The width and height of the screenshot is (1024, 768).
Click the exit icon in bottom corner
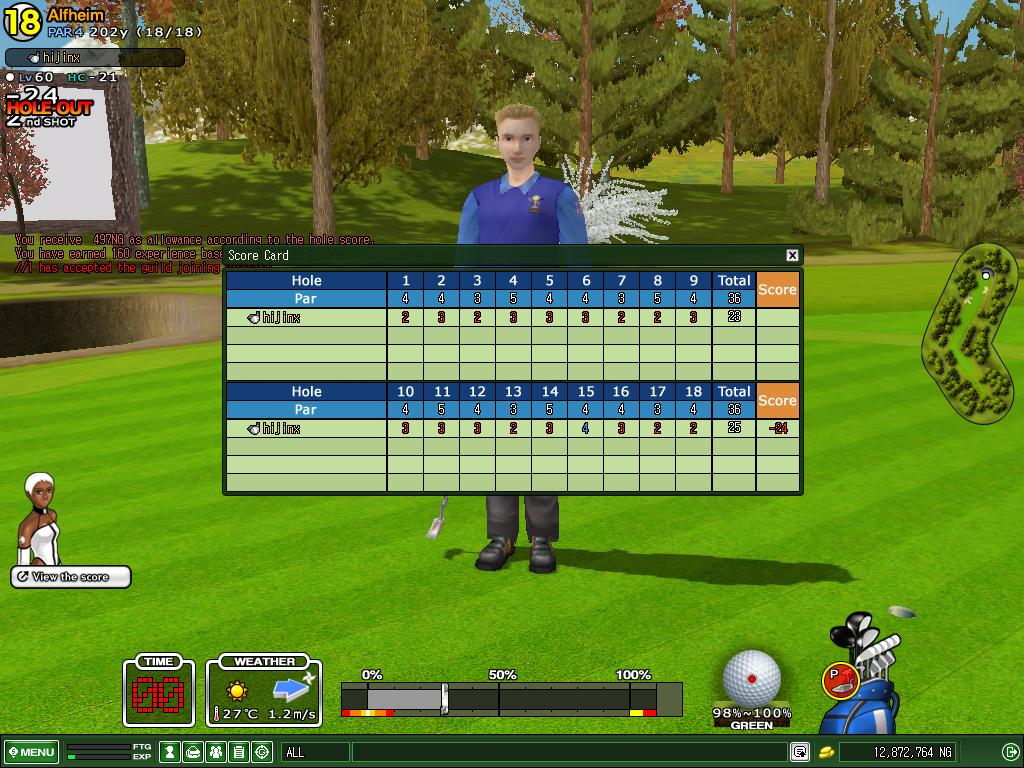(1011, 752)
